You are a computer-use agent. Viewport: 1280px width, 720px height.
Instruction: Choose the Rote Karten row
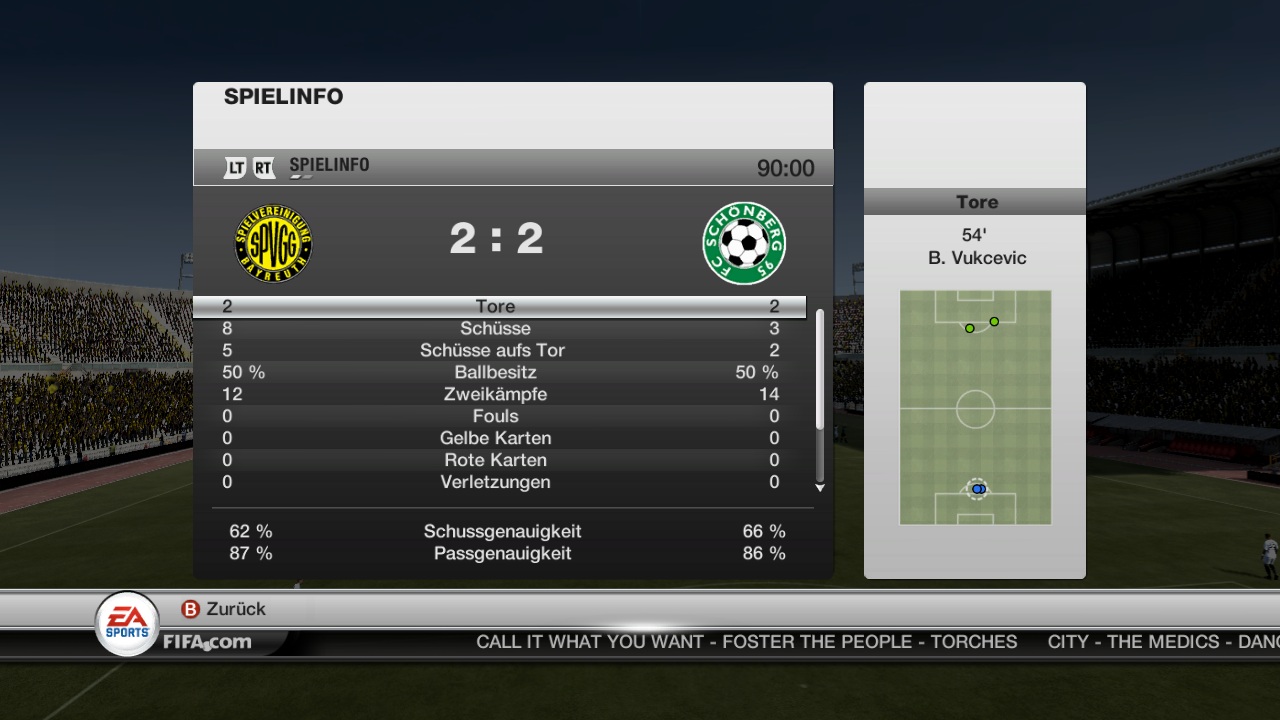click(497, 461)
